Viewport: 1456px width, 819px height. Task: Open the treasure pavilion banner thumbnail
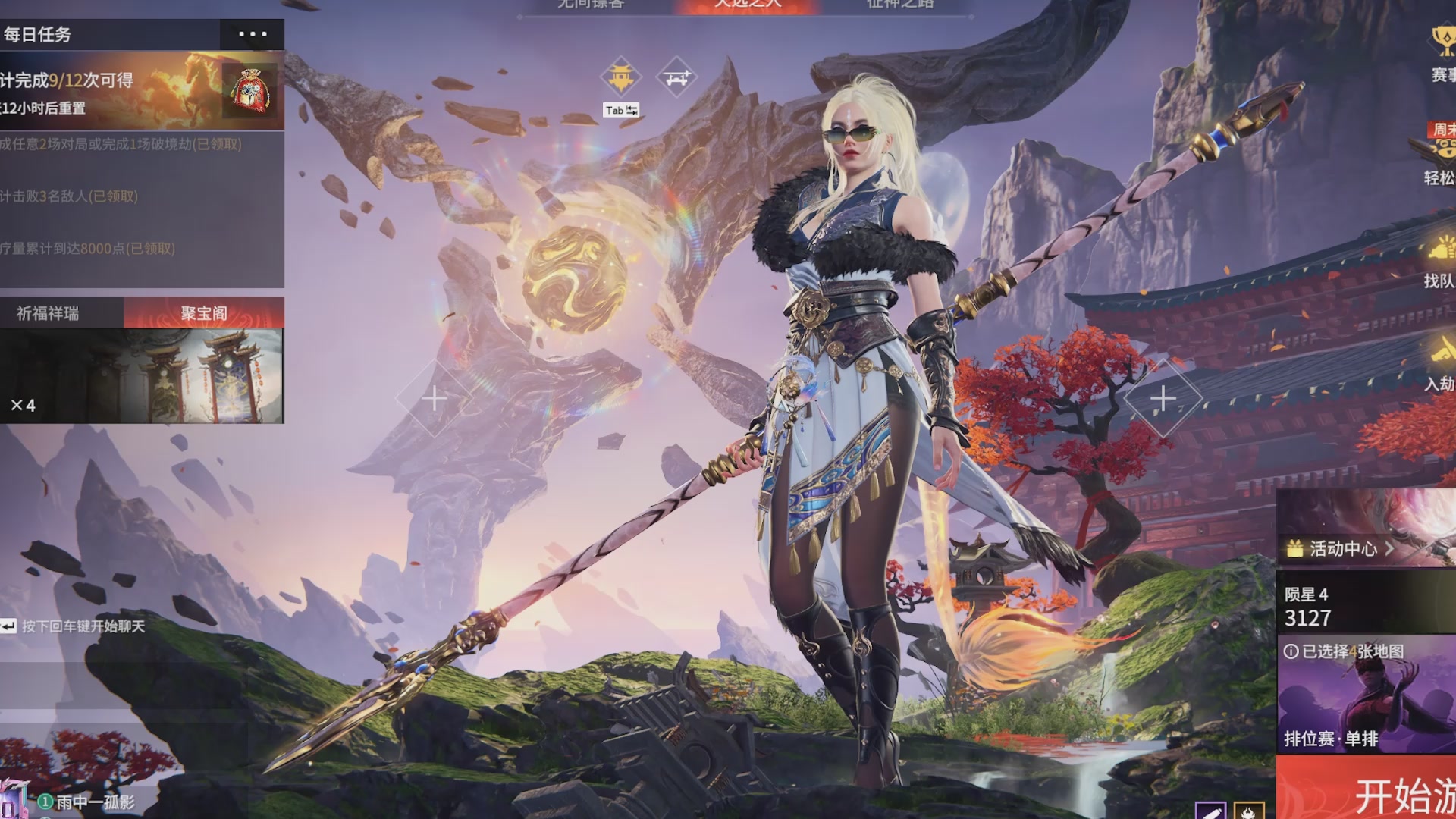point(142,376)
